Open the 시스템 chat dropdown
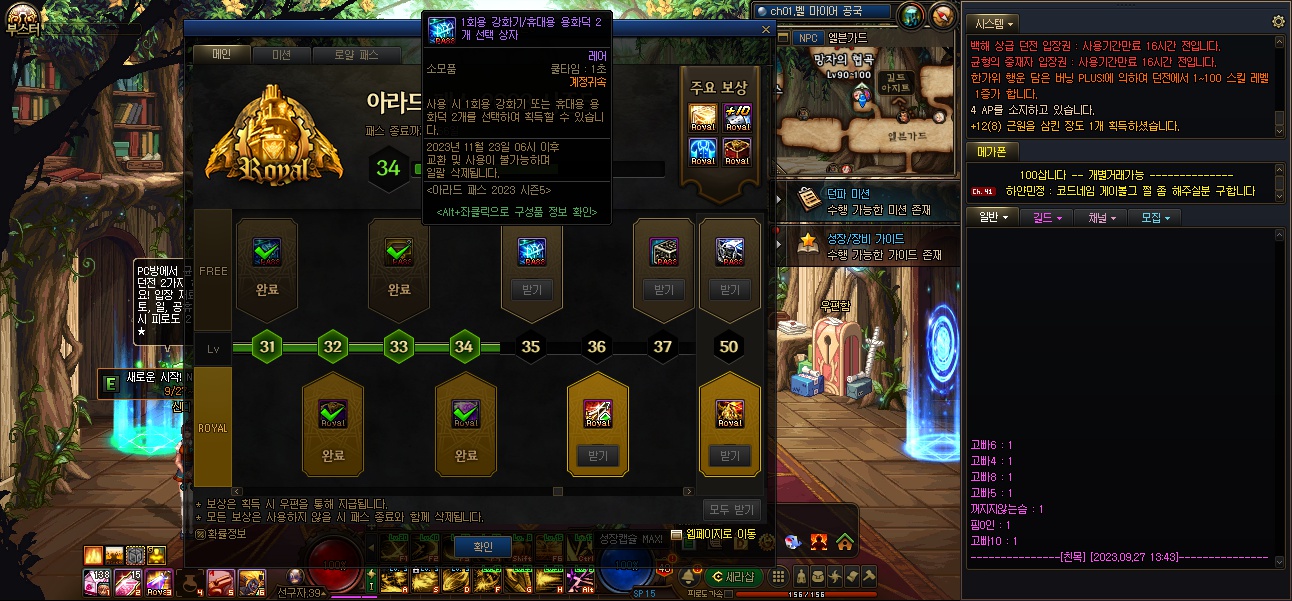Viewport: 1292px width, 601px height. pos(994,23)
